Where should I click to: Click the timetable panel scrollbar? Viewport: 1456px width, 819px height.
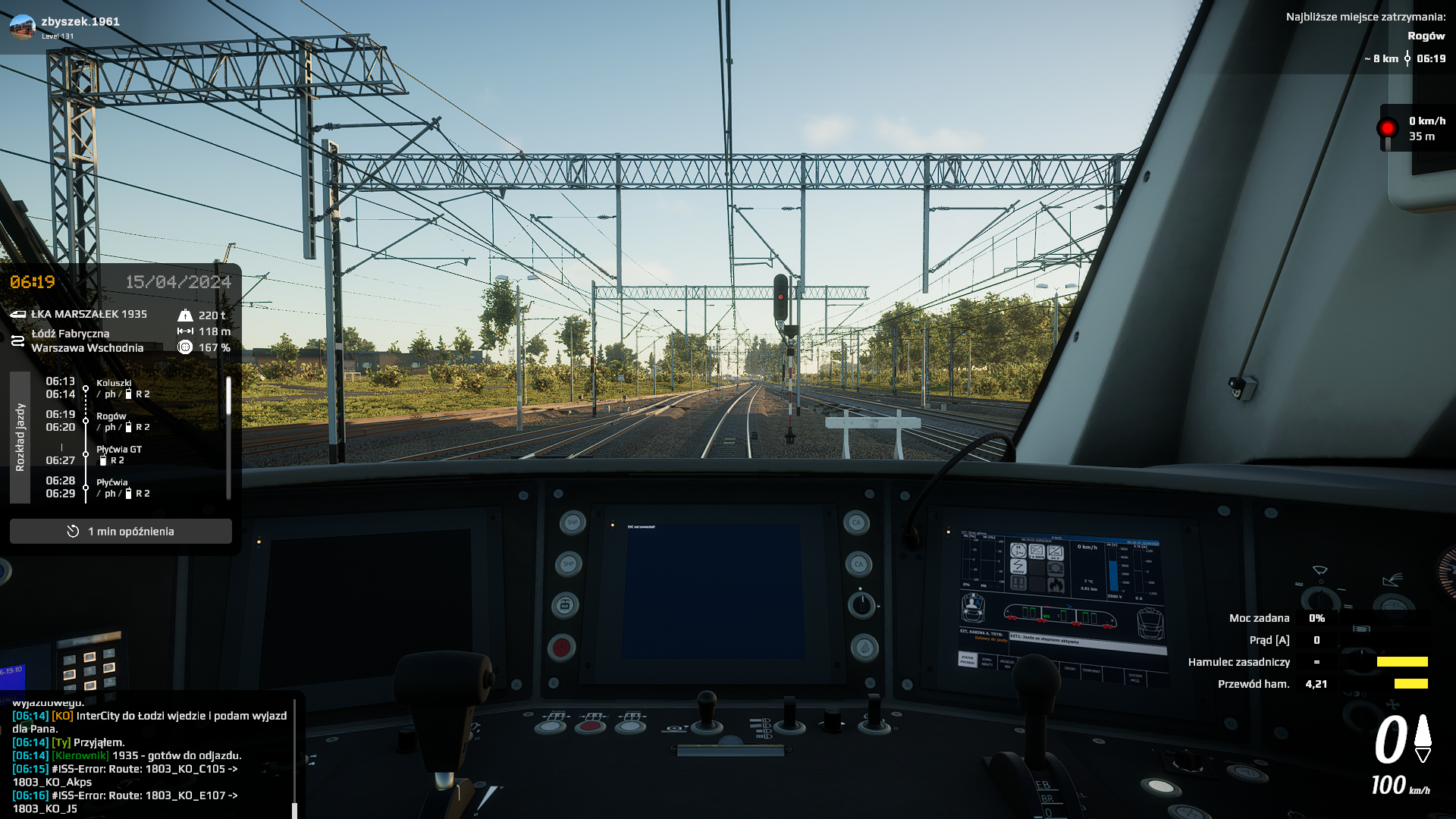point(228,397)
